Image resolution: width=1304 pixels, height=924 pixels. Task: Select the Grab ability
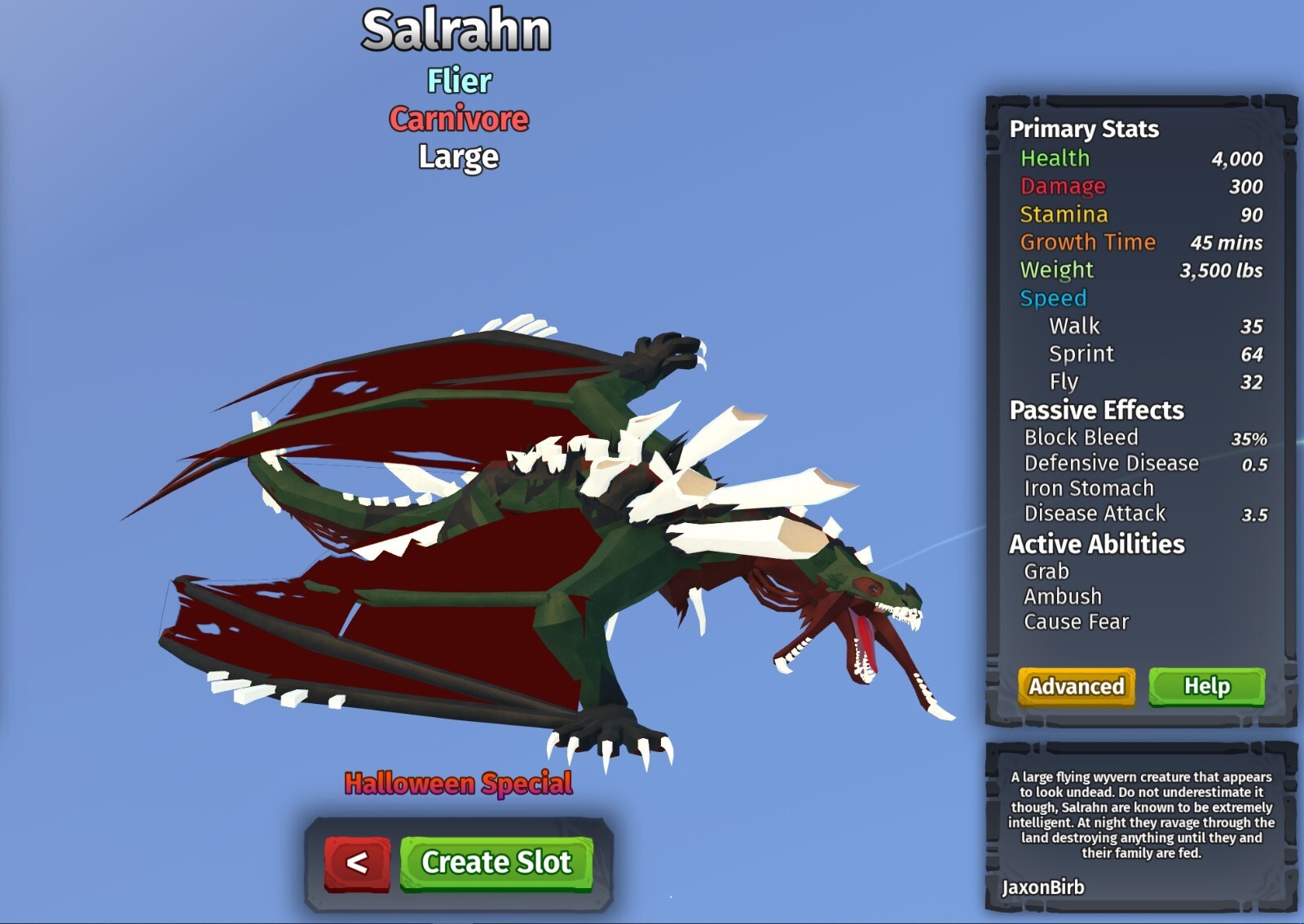tap(1046, 571)
